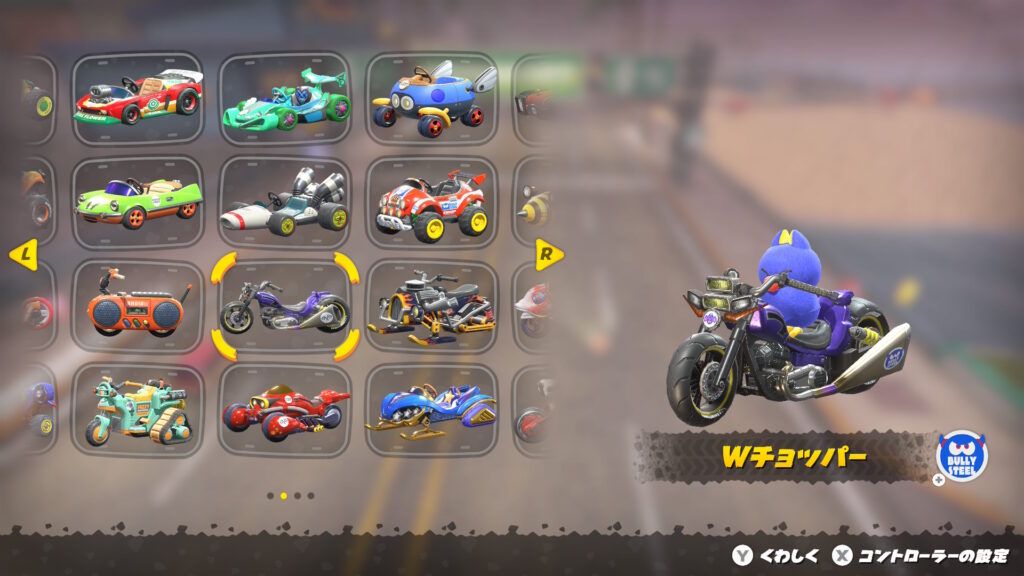Choose the red sport motorcycle
1024x576 pixels.
pyautogui.click(x=285, y=410)
